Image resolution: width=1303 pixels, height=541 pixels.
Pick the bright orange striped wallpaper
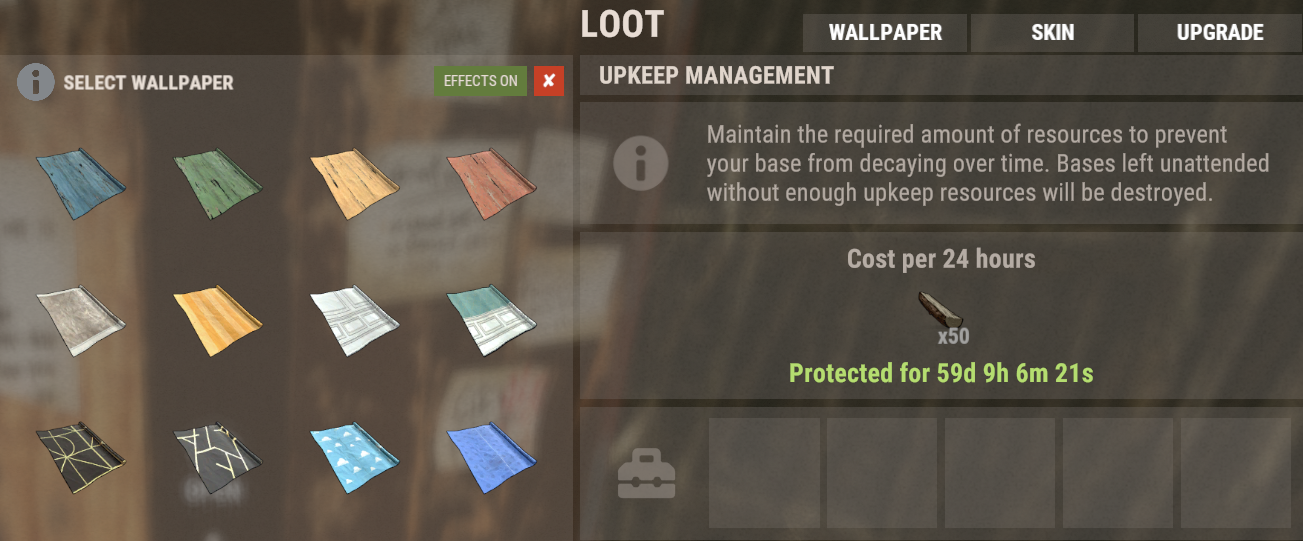coord(218,320)
